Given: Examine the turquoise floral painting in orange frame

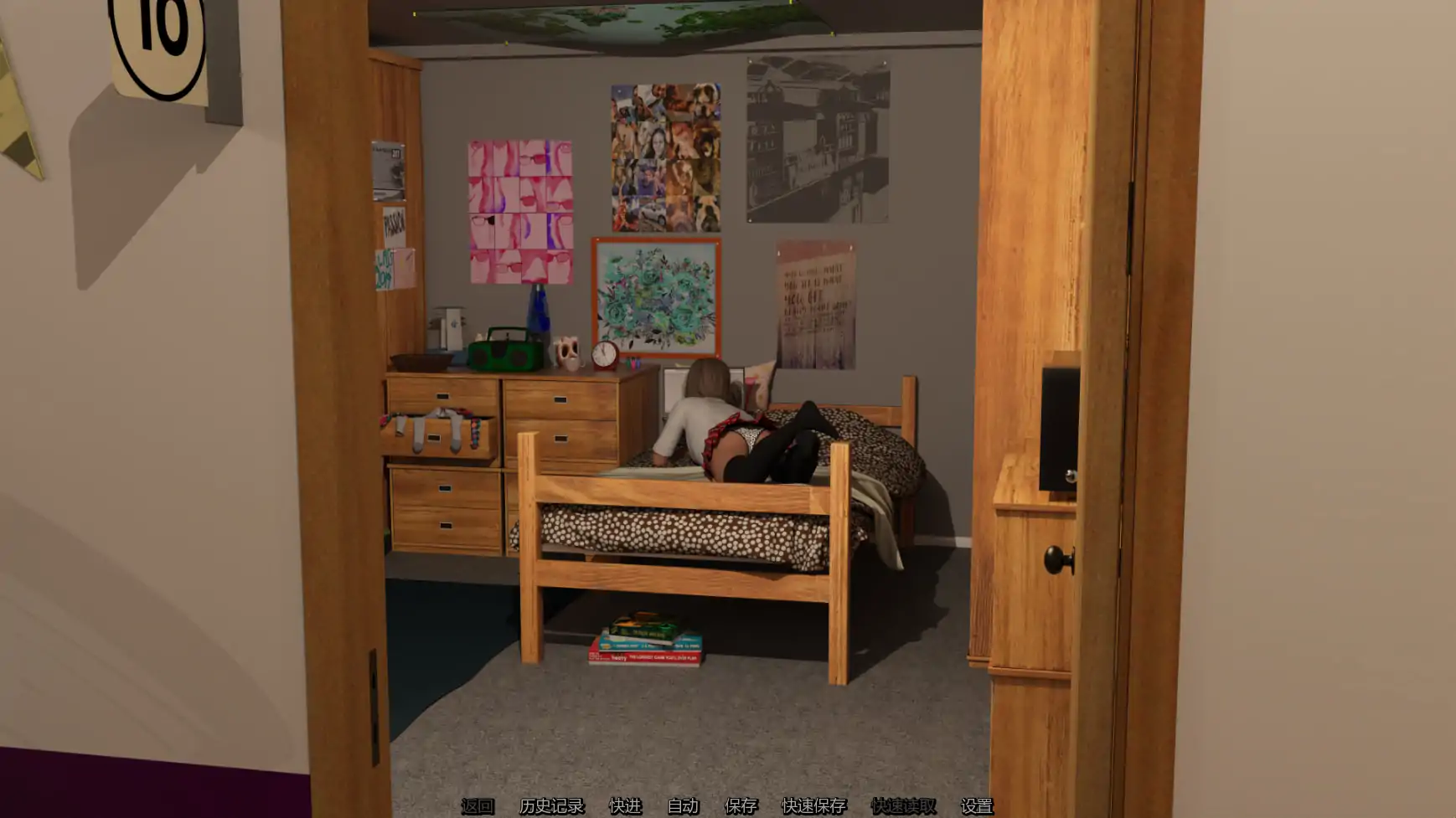Looking at the screenshot, I should point(655,295).
